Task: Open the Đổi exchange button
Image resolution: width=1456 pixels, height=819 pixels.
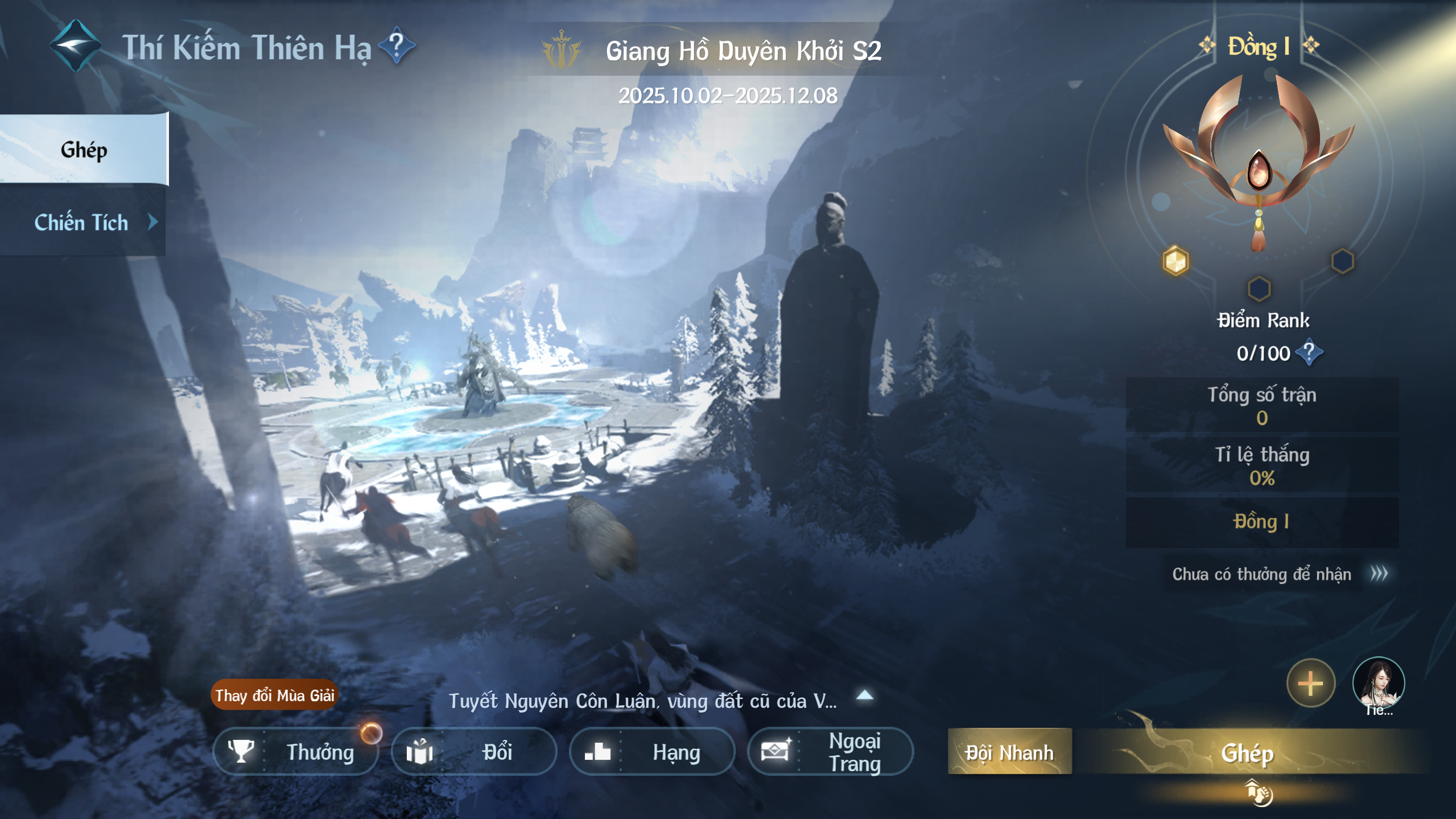Action: (x=473, y=752)
